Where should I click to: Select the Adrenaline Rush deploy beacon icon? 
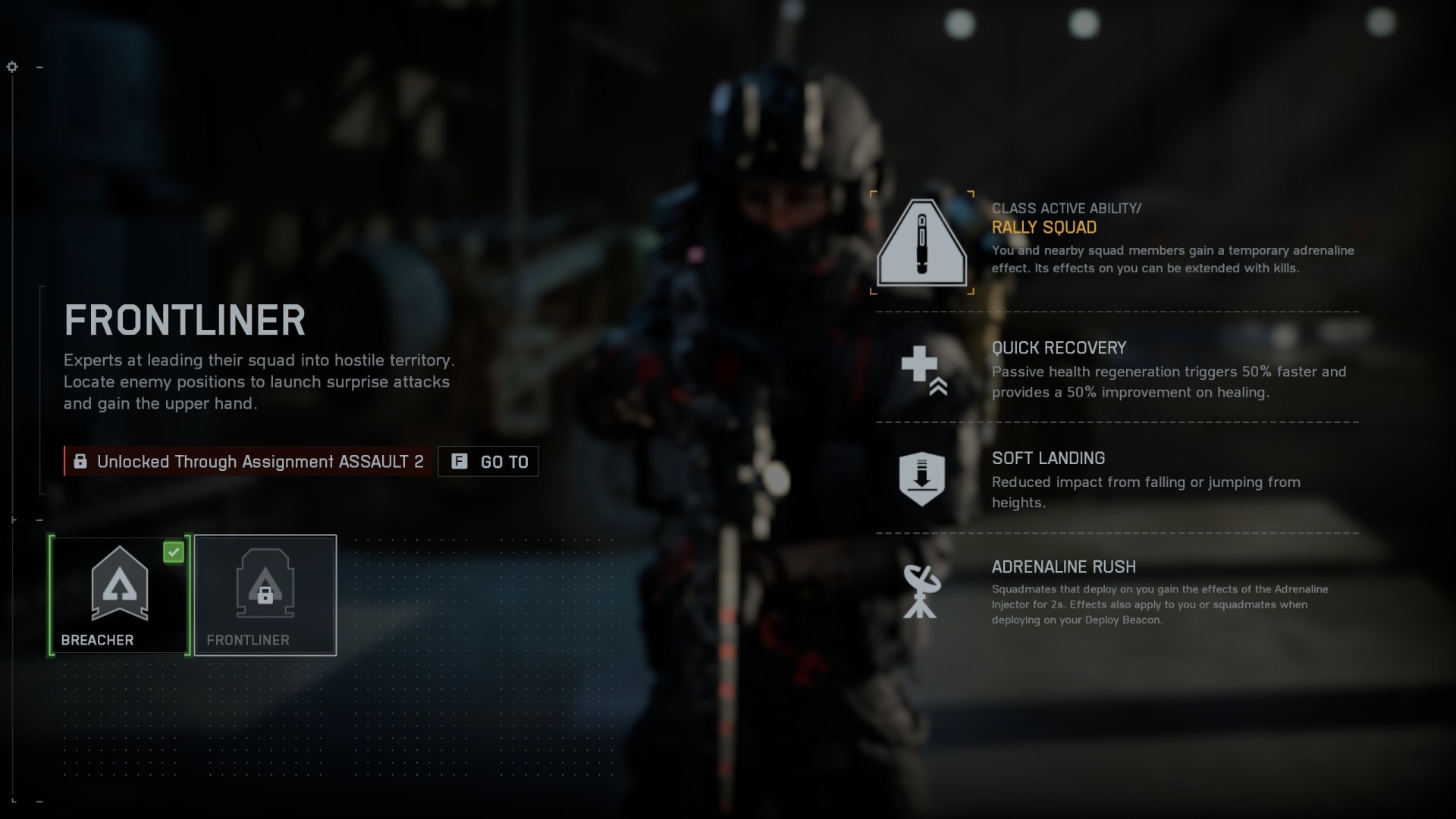point(921,593)
